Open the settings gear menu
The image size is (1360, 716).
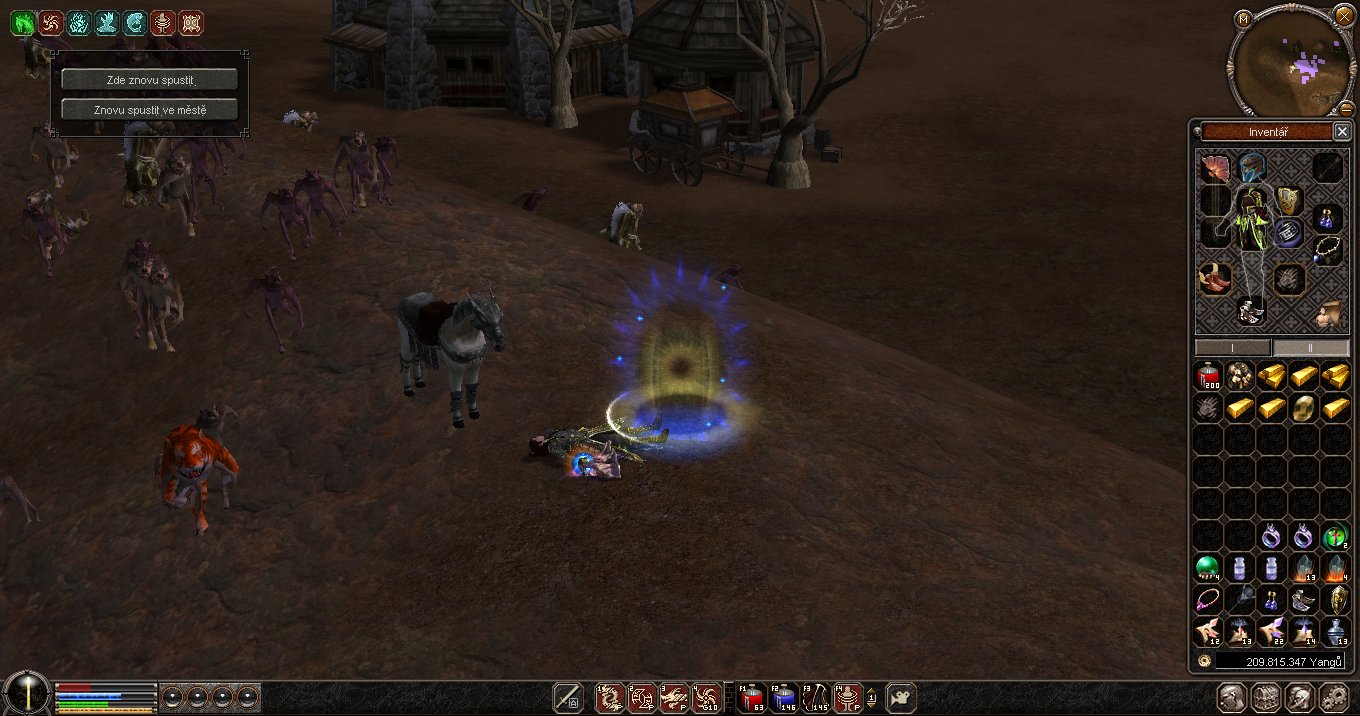point(1335,697)
